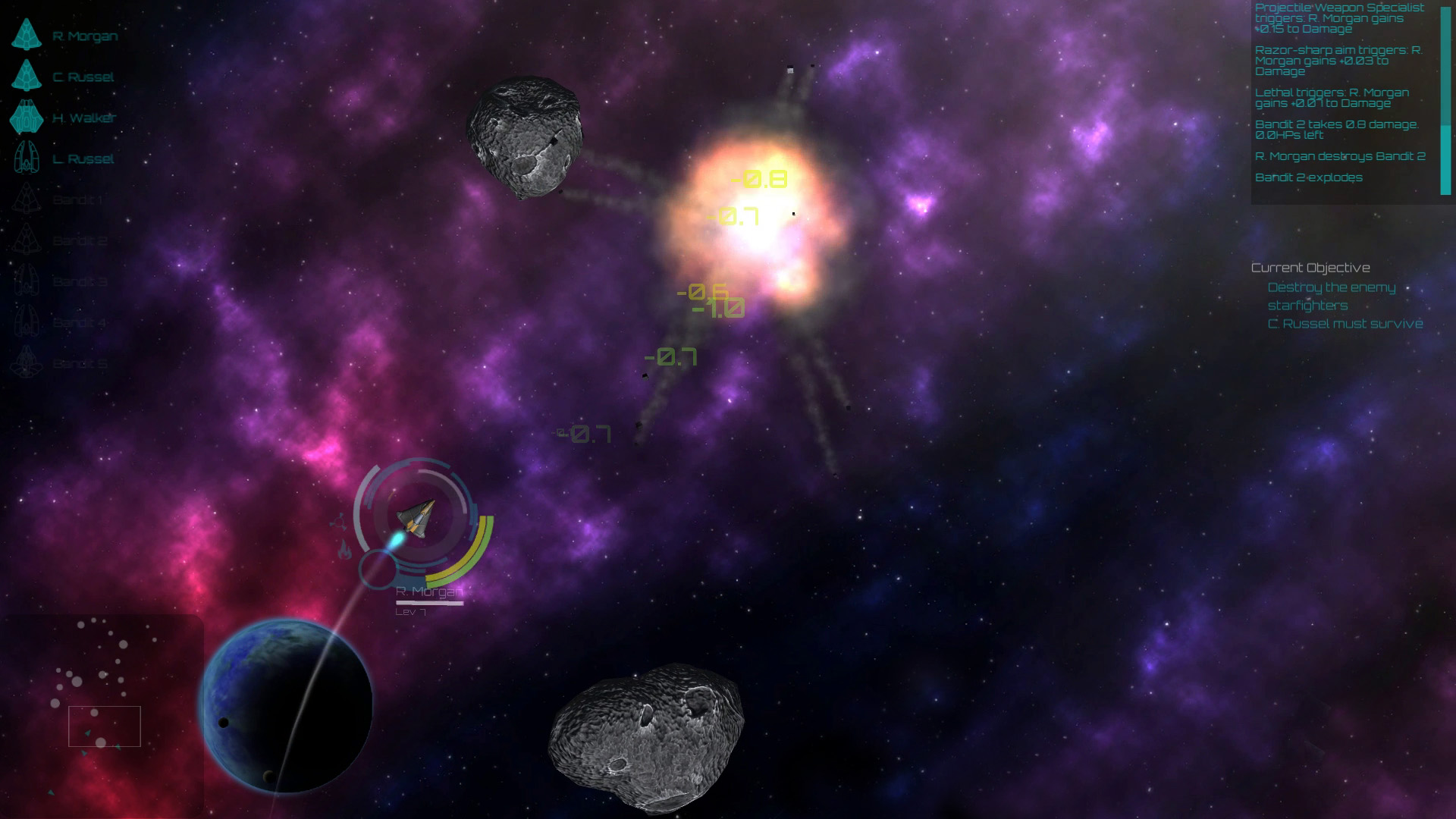Select the "R. Morgan destroys Bandit 2" log entry
1456x819 pixels.
[1338, 157]
